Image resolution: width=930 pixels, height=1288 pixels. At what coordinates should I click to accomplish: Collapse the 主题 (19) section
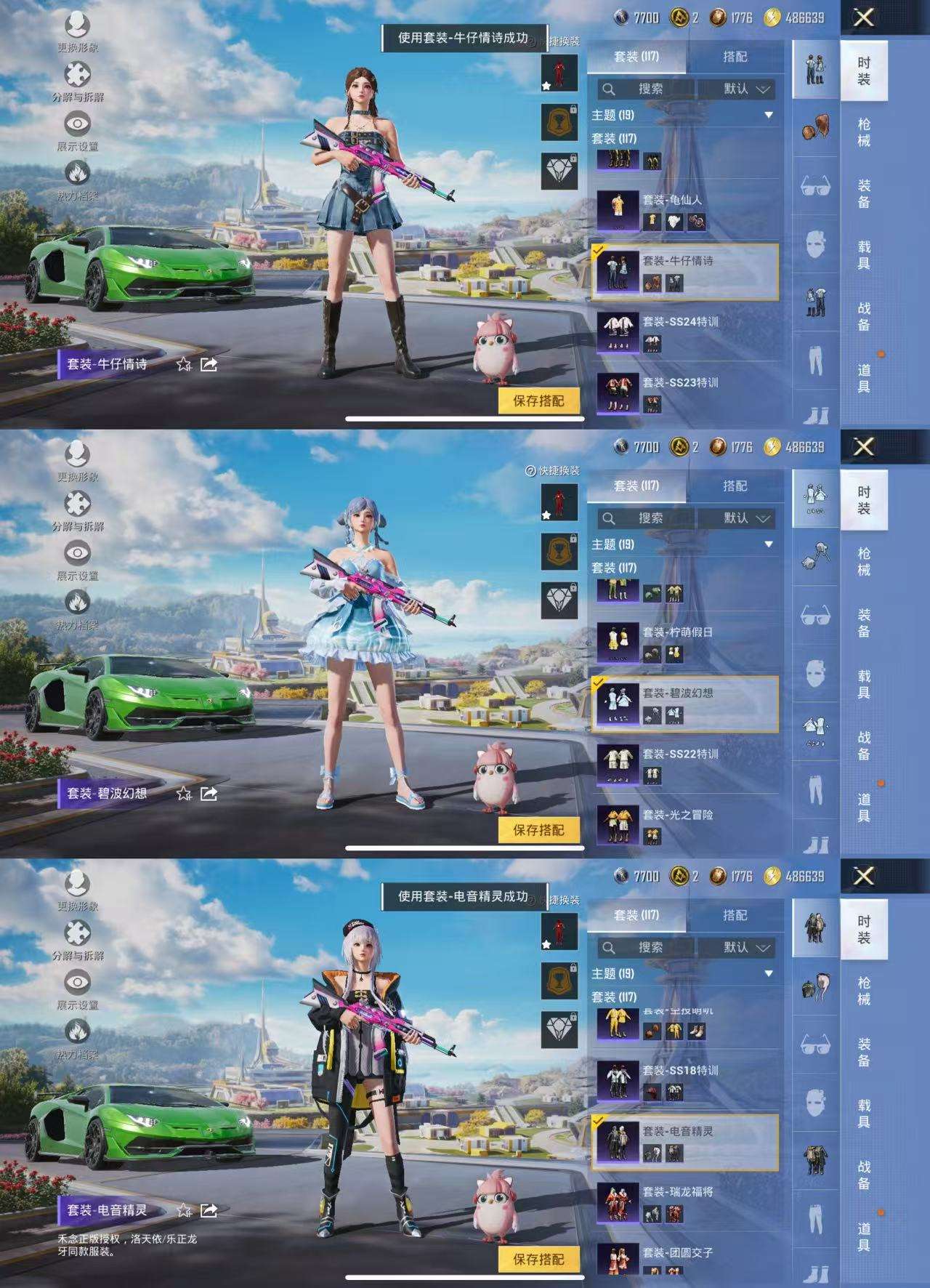(769, 114)
